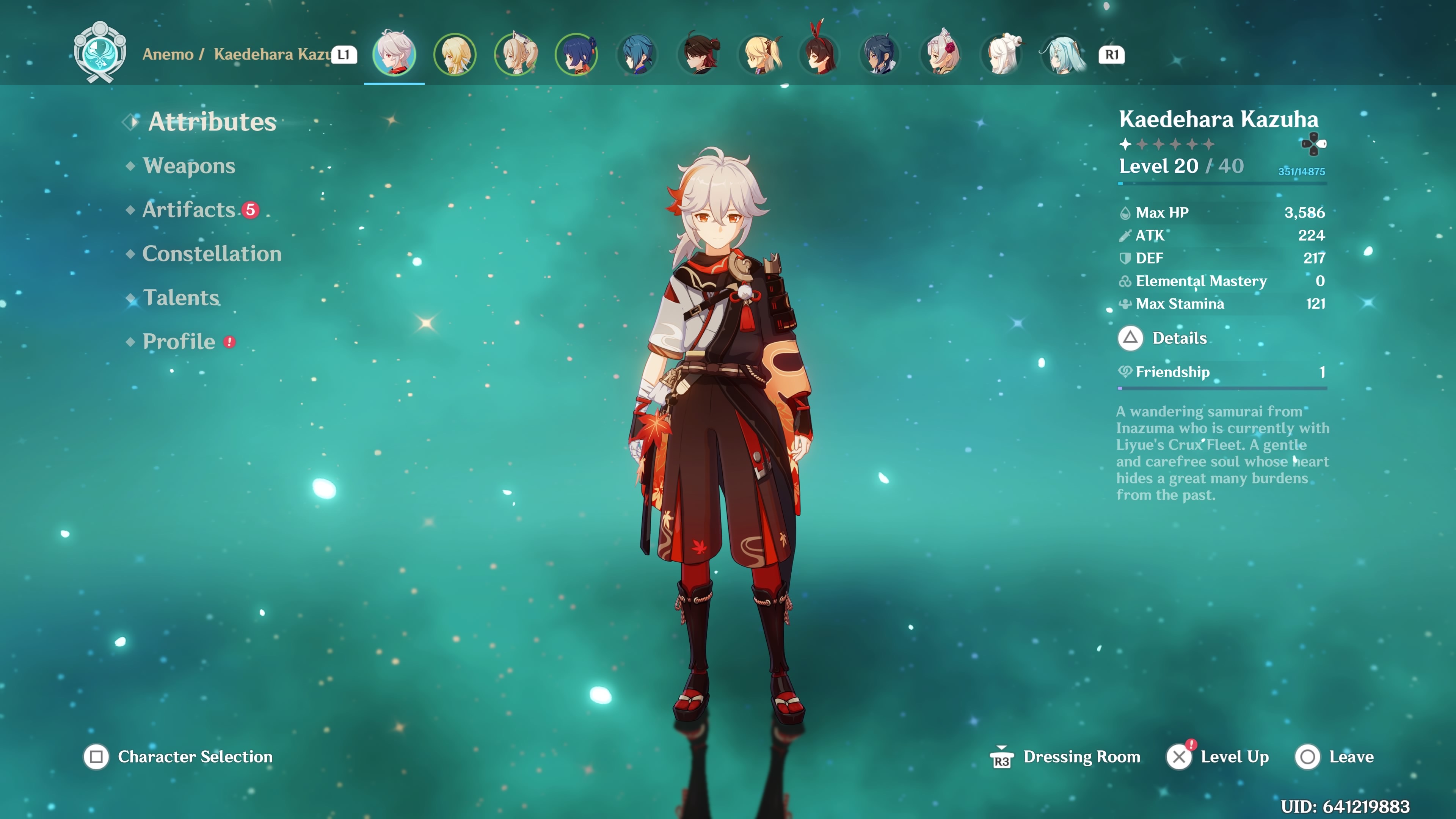Select Barbara's portrait in the character bar
This screenshot has height=819, width=1456.
point(516,55)
